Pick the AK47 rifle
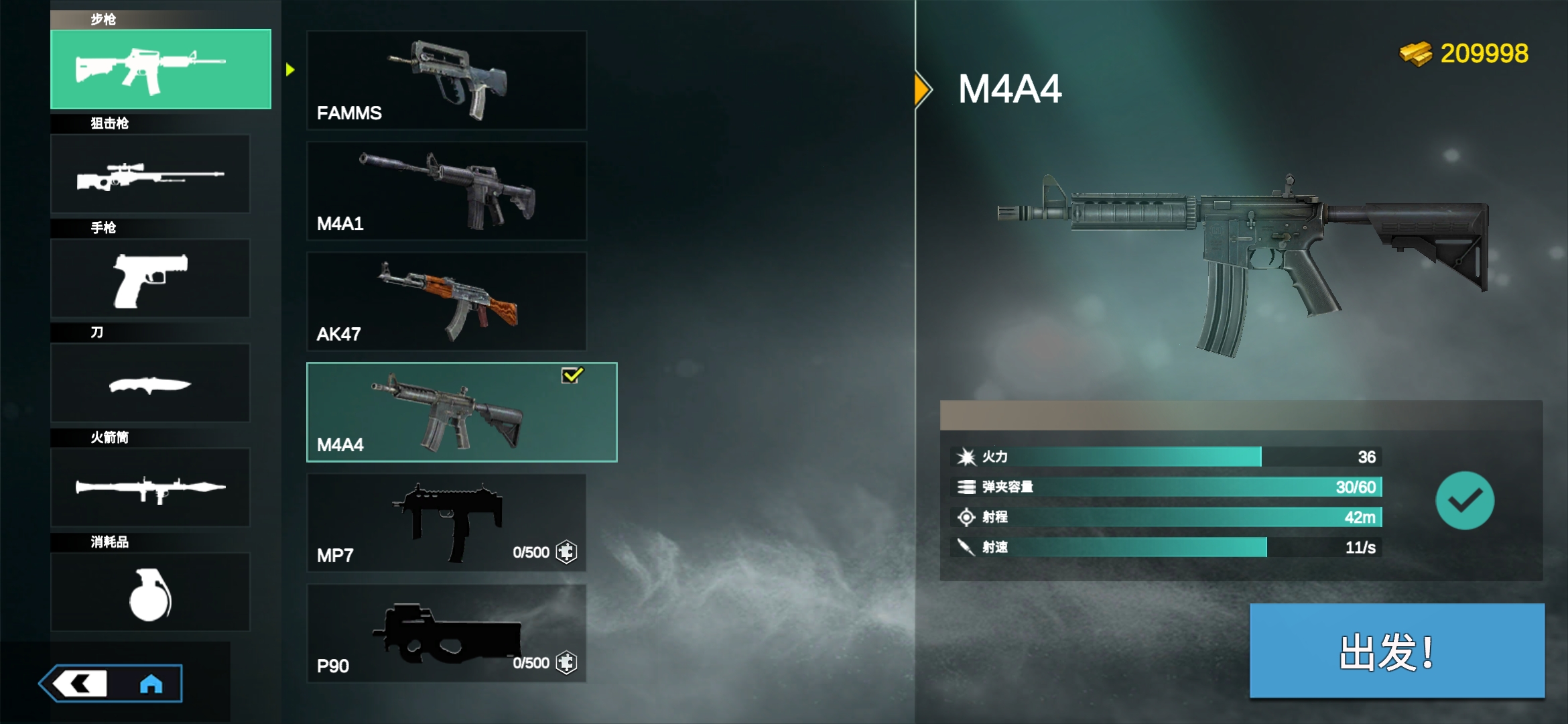The height and width of the screenshot is (724, 1568). pyautogui.click(x=446, y=302)
